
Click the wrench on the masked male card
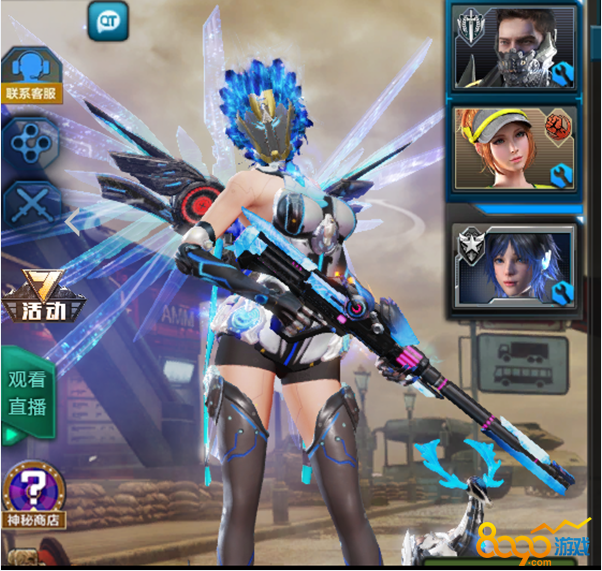click(x=561, y=73)
